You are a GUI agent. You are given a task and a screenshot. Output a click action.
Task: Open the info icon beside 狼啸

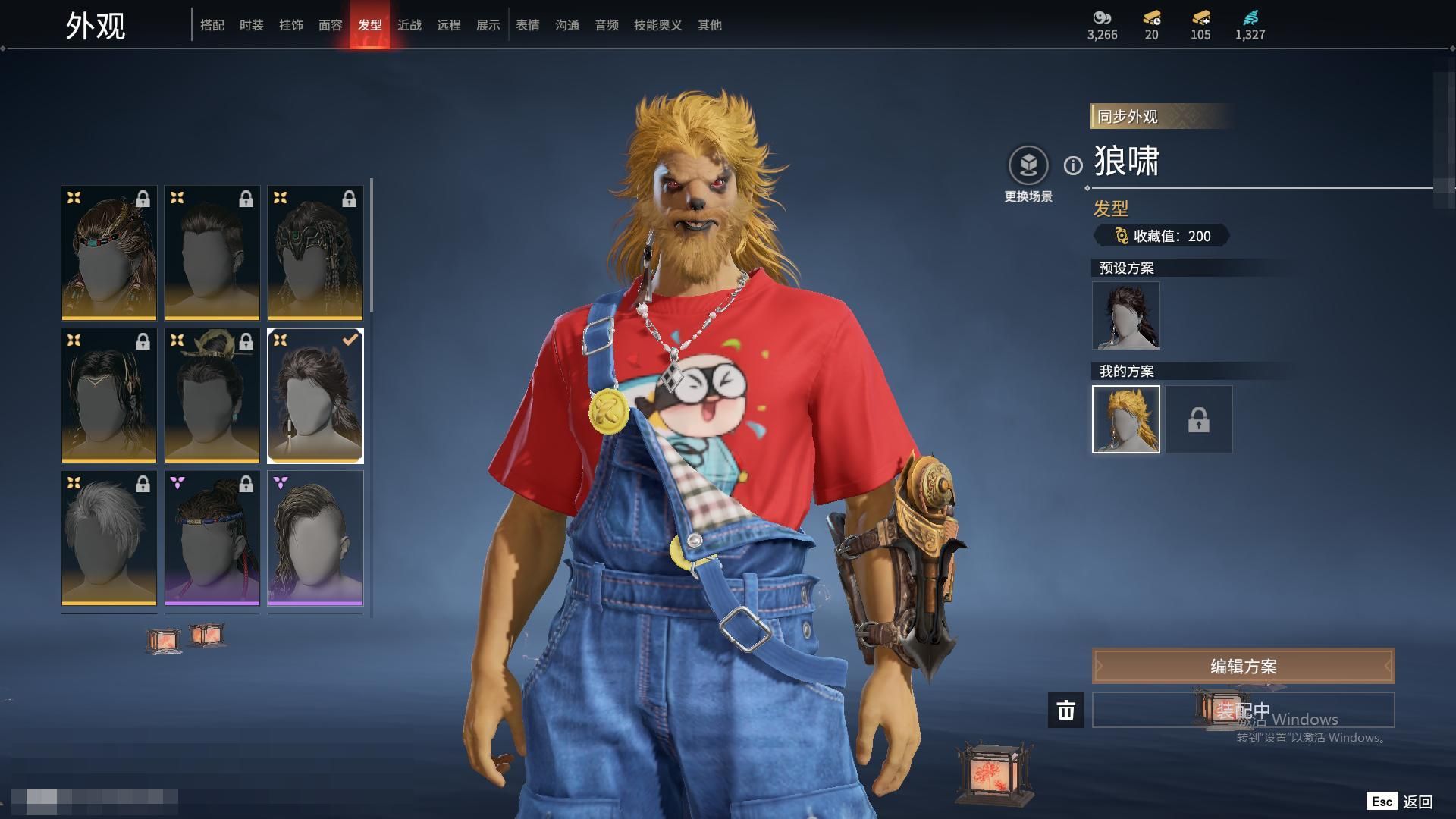[1073, 165]
